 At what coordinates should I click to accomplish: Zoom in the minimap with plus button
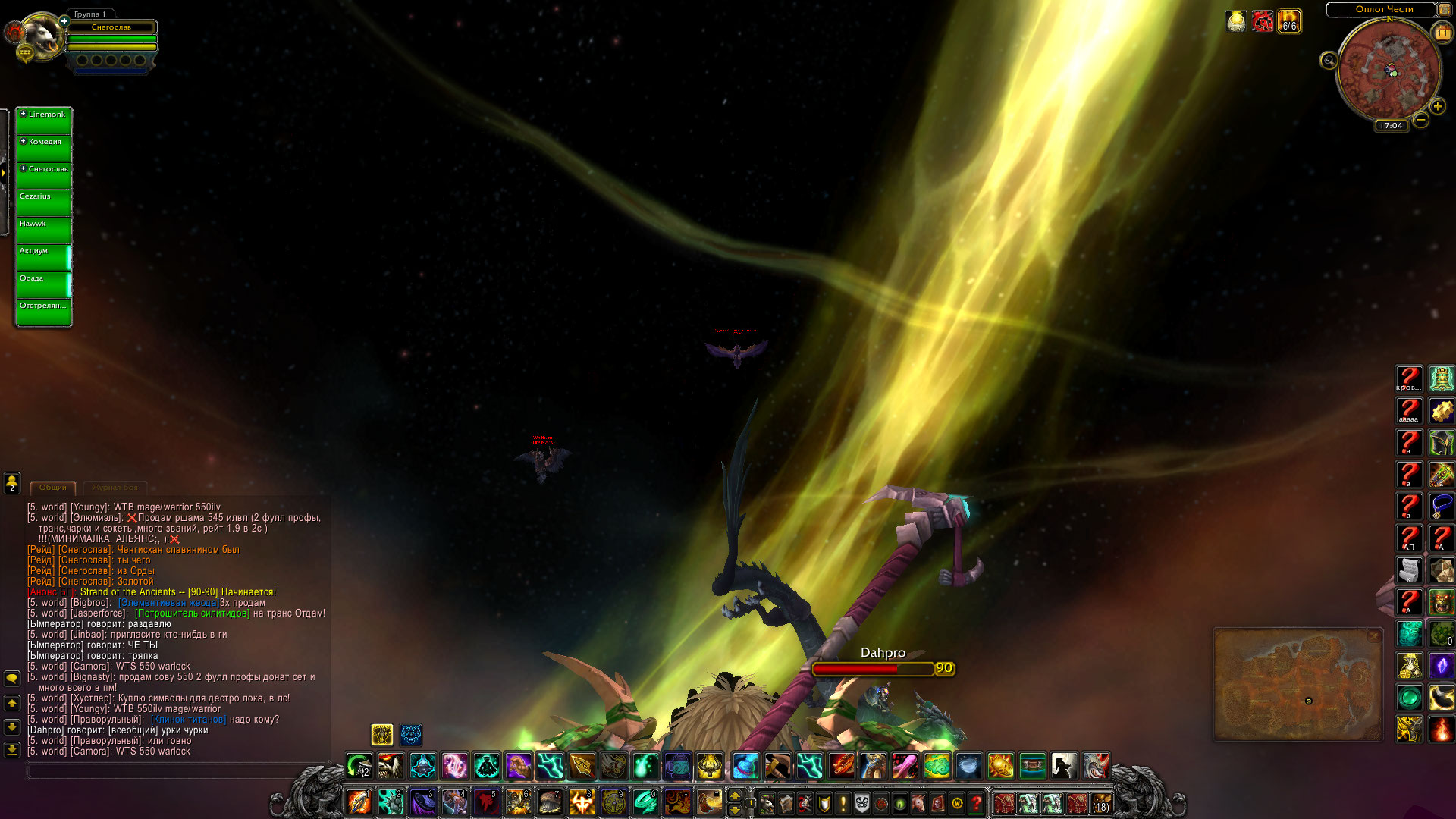1437,107
